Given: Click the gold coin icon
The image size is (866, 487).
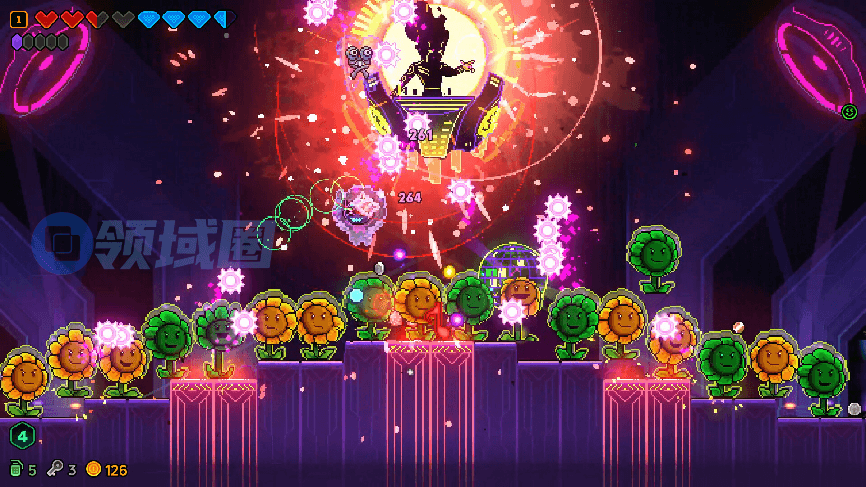Looking at the screenshot, I should coord(94,469).
